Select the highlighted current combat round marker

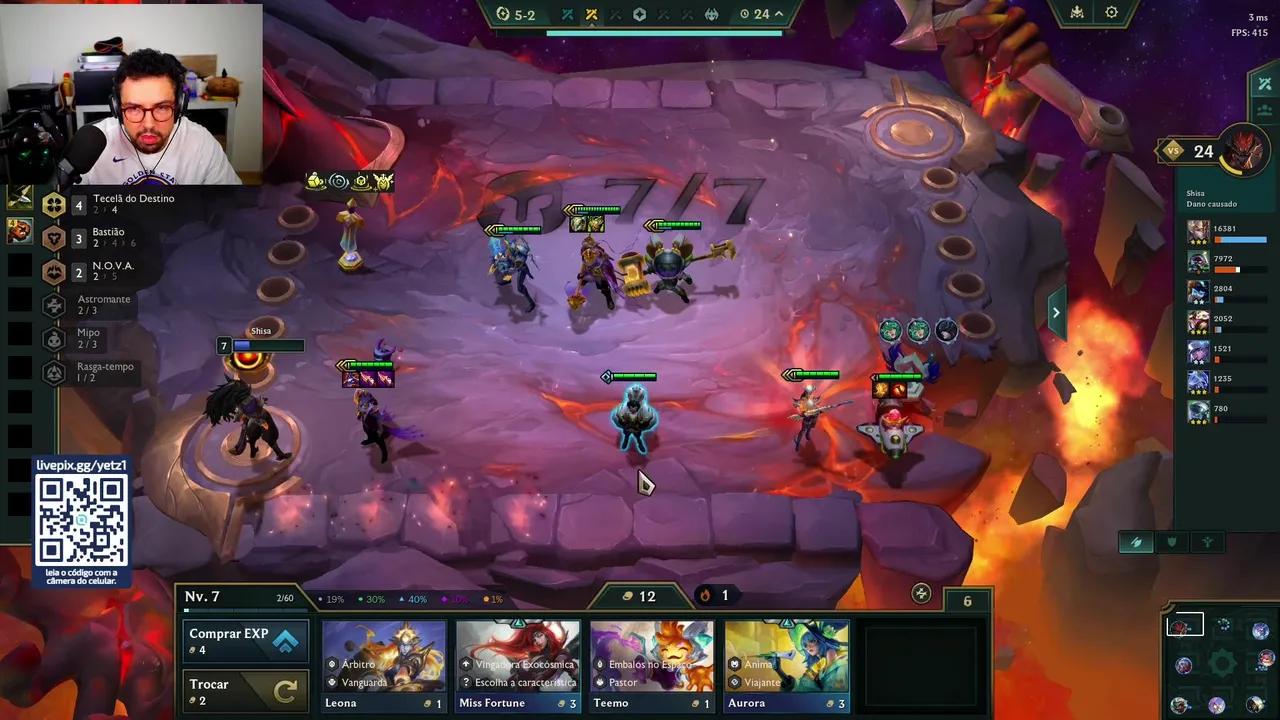coord(592,14)
